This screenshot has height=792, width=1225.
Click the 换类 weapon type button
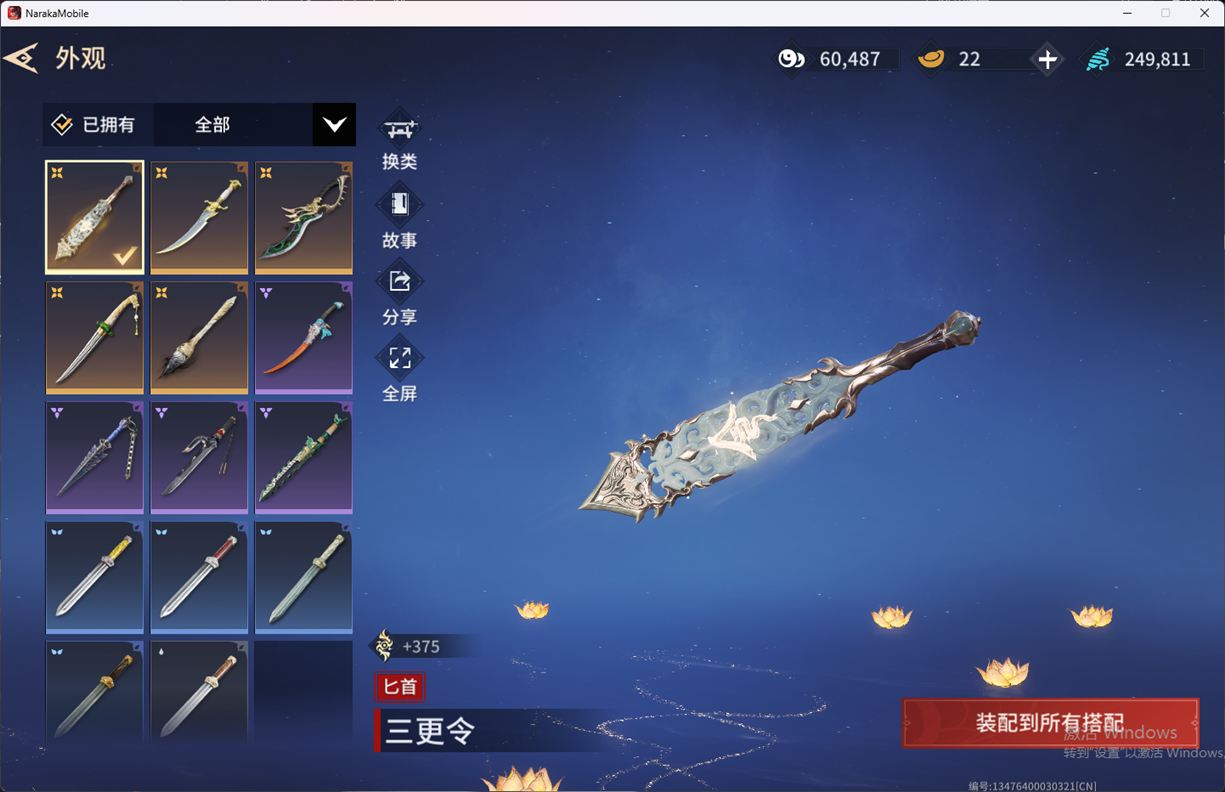[x=399, y=140]
